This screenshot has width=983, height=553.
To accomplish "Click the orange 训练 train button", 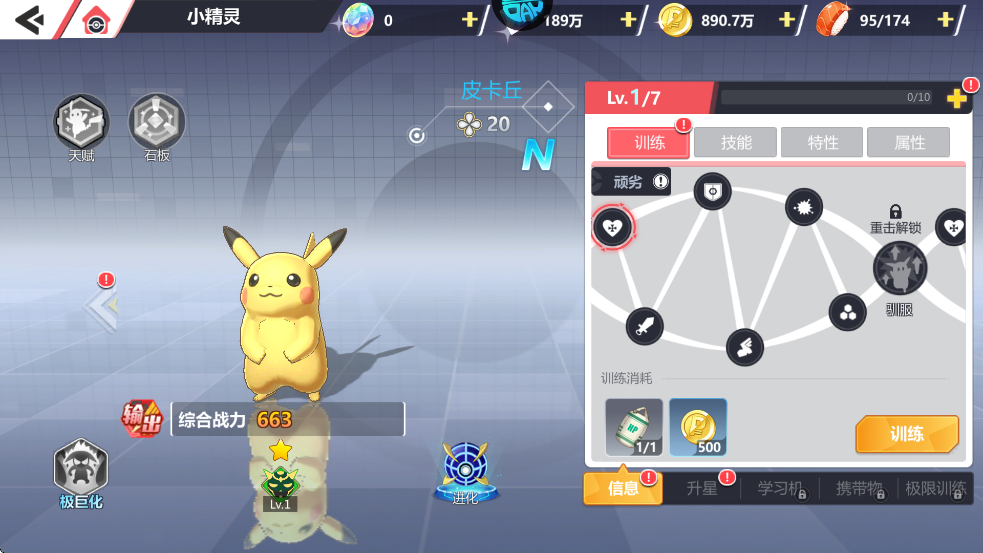I will (906, 434).
